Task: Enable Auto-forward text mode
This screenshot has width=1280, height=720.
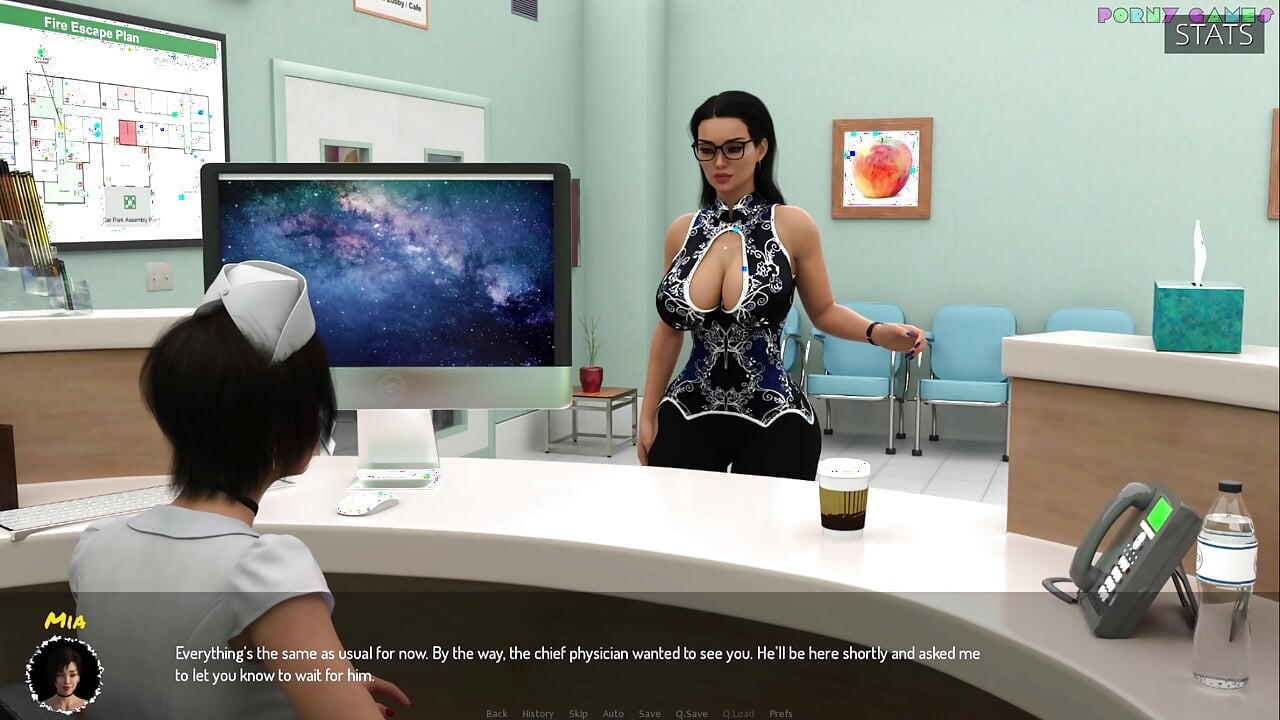Action: [613, 713]
